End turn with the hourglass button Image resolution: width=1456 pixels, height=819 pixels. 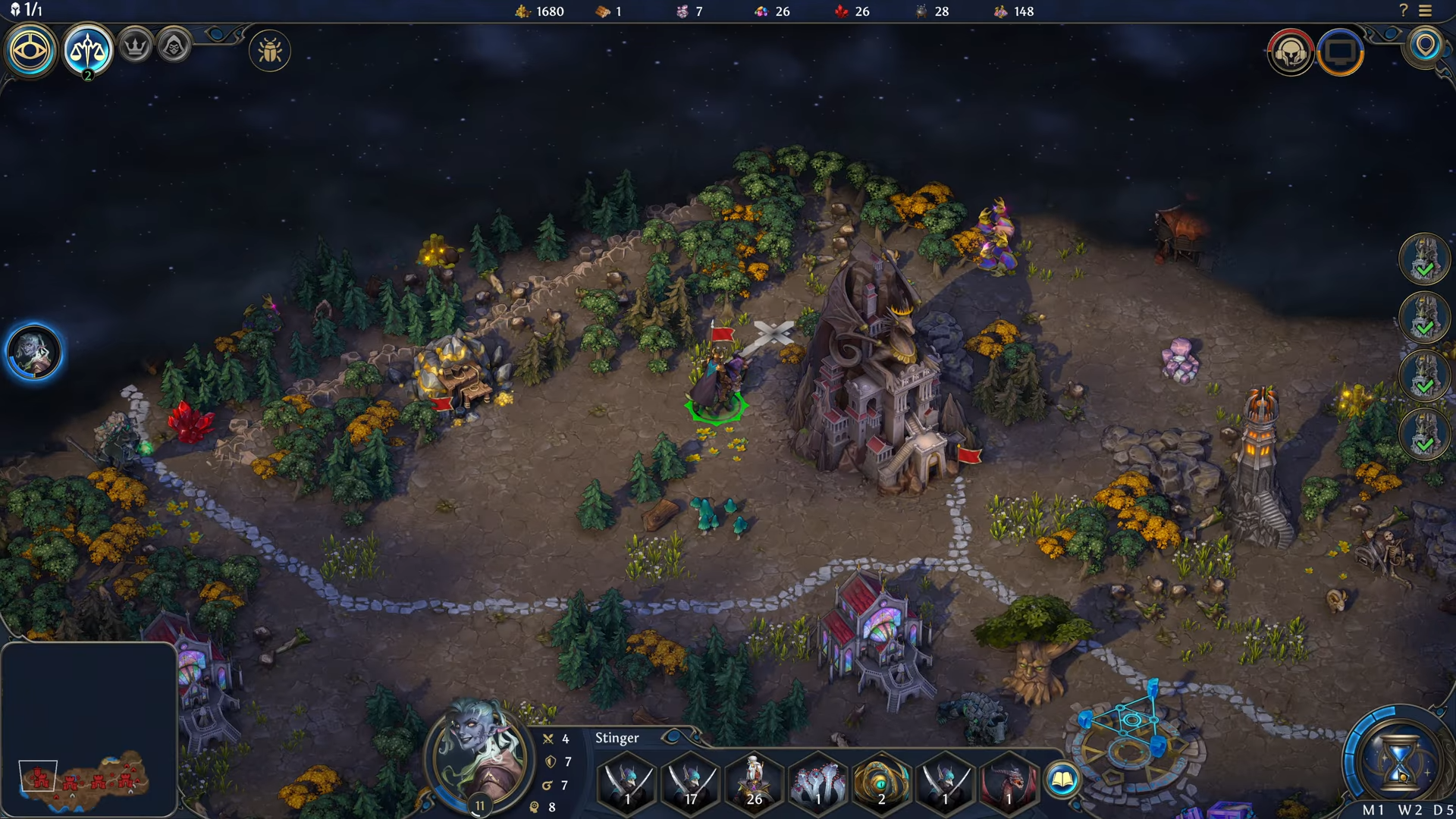(x=1399, y=758)
